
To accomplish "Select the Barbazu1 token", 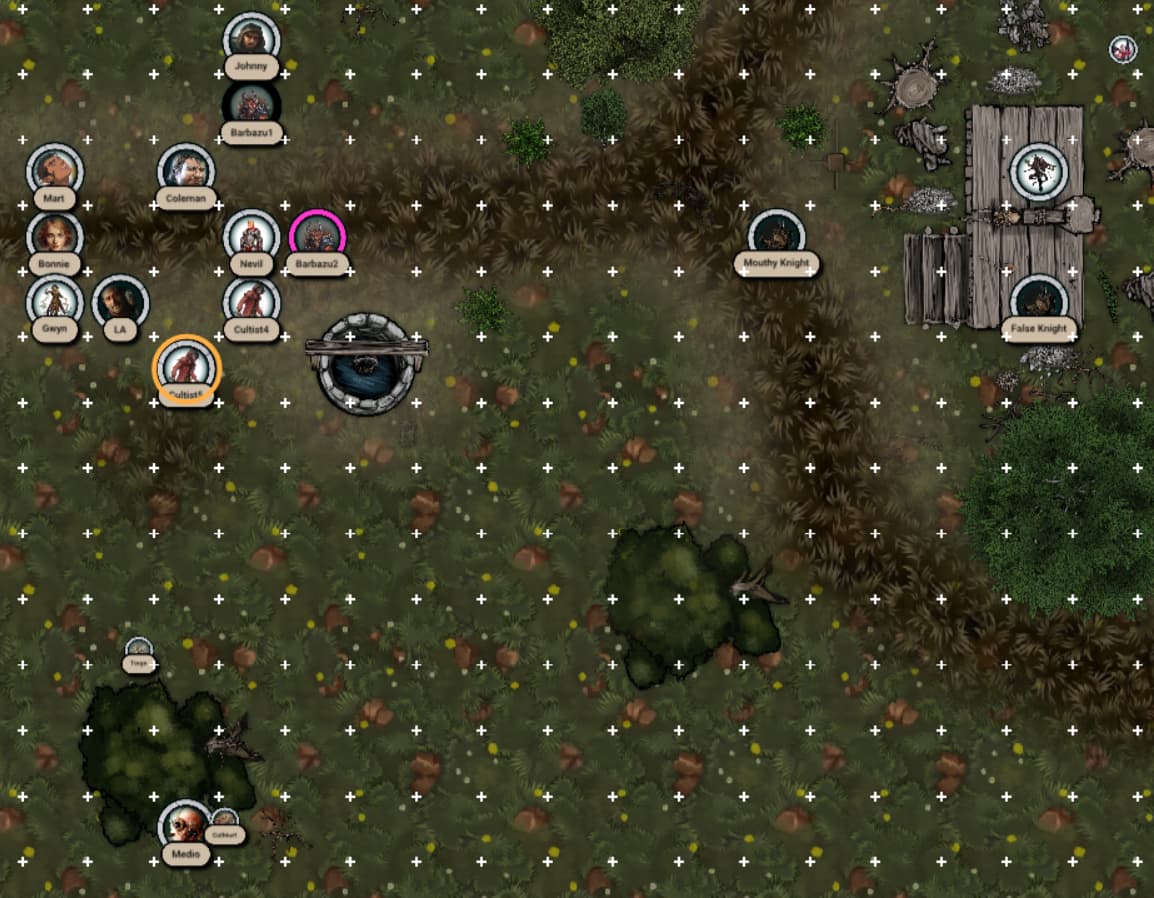I will pyautogui.click(x=251, y=104).
